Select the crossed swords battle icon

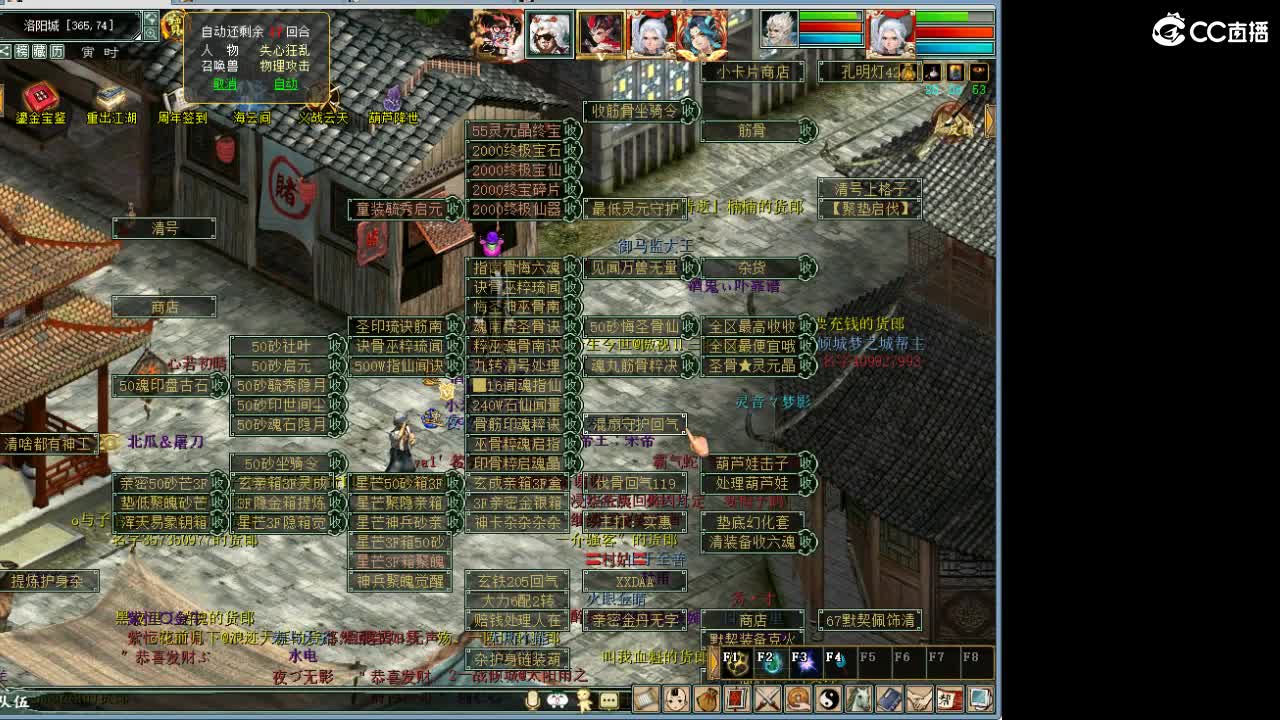coord(766,700)
